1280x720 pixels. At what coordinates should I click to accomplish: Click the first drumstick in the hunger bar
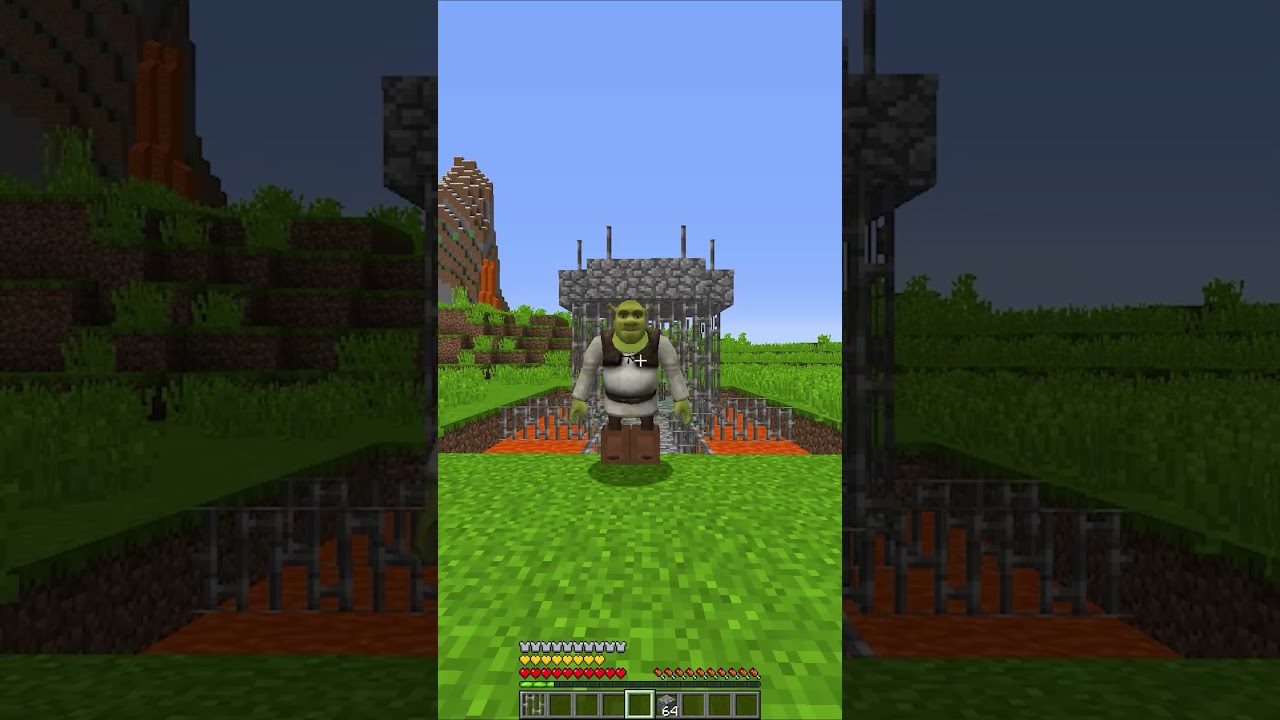click(x=658, y=673)
